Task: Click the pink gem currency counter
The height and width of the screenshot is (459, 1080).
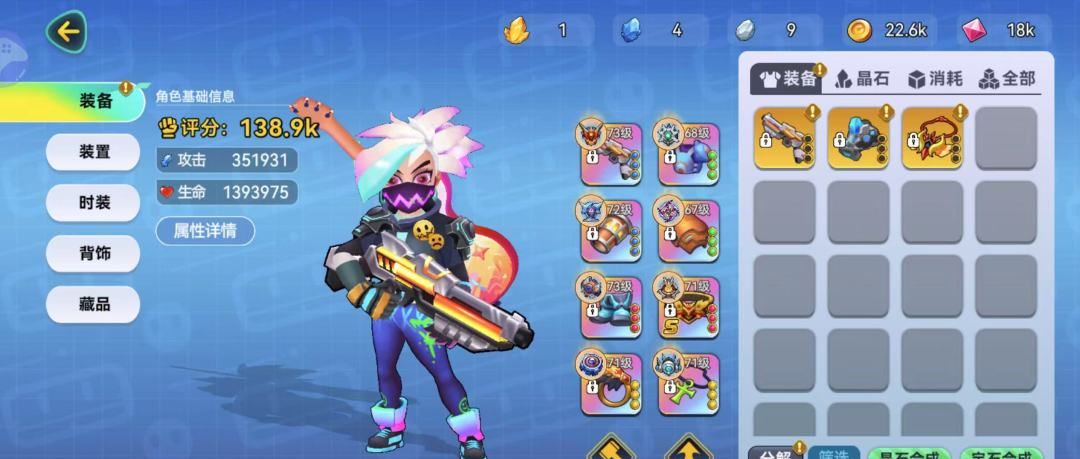Action: (x=999, y=30)
